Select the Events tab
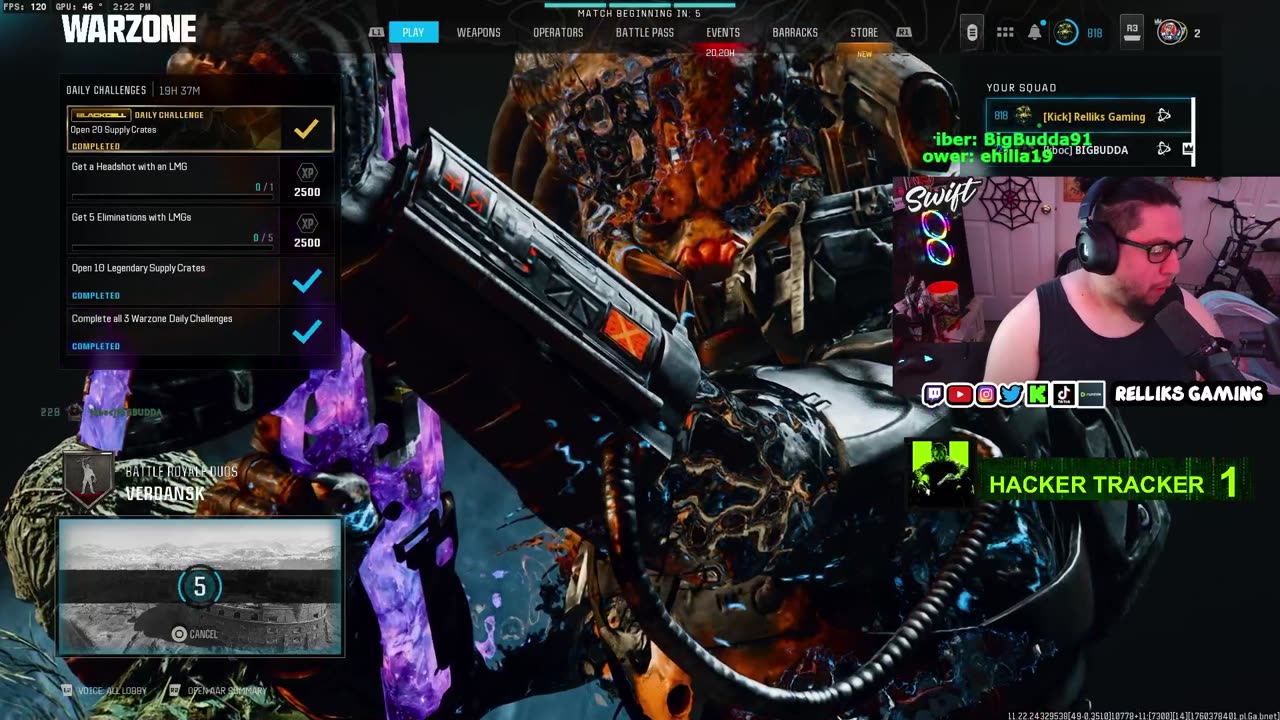The height and width of the screenshot is (720, 1280). point(723,33)
